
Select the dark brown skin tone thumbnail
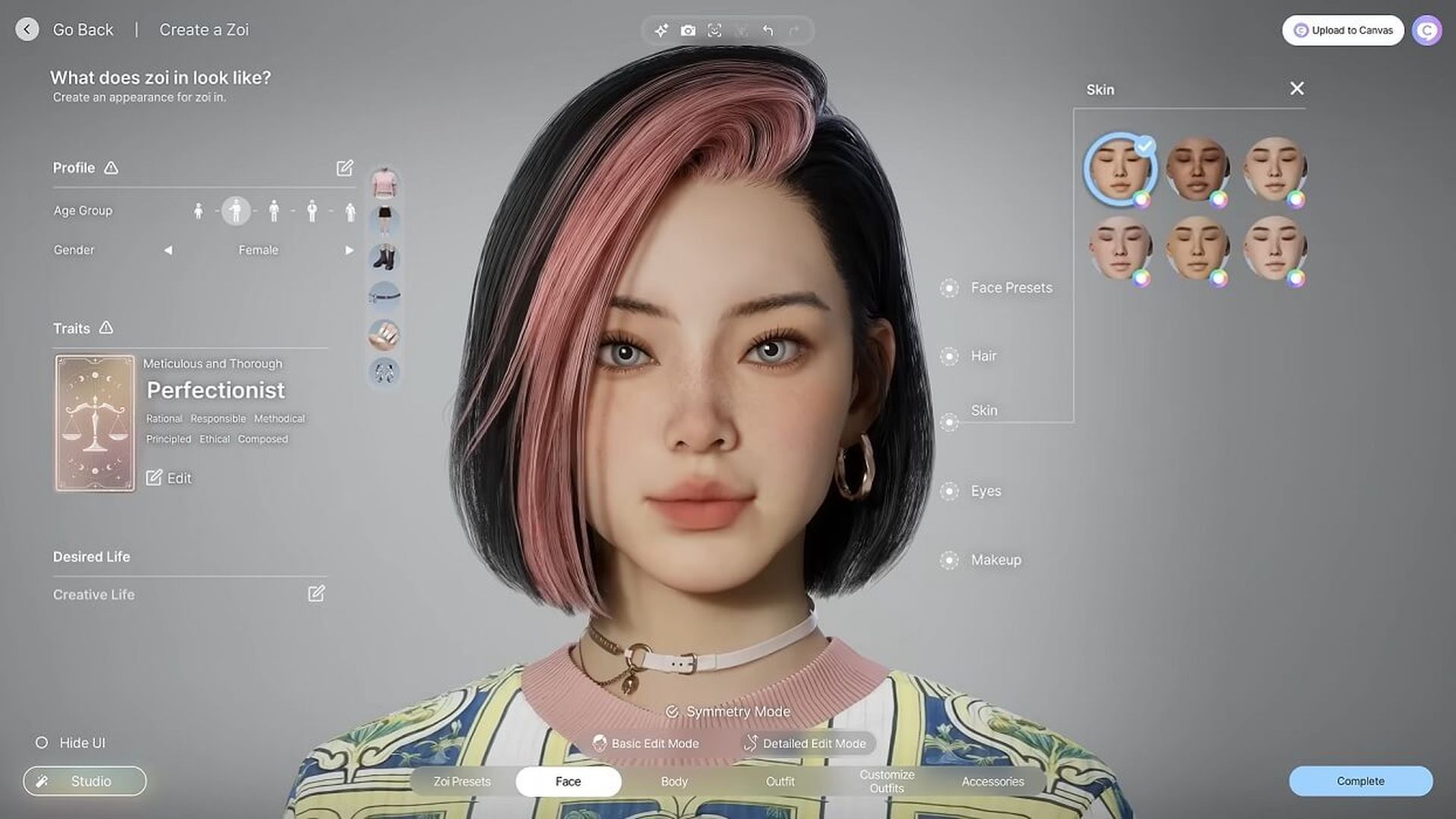1197,168
